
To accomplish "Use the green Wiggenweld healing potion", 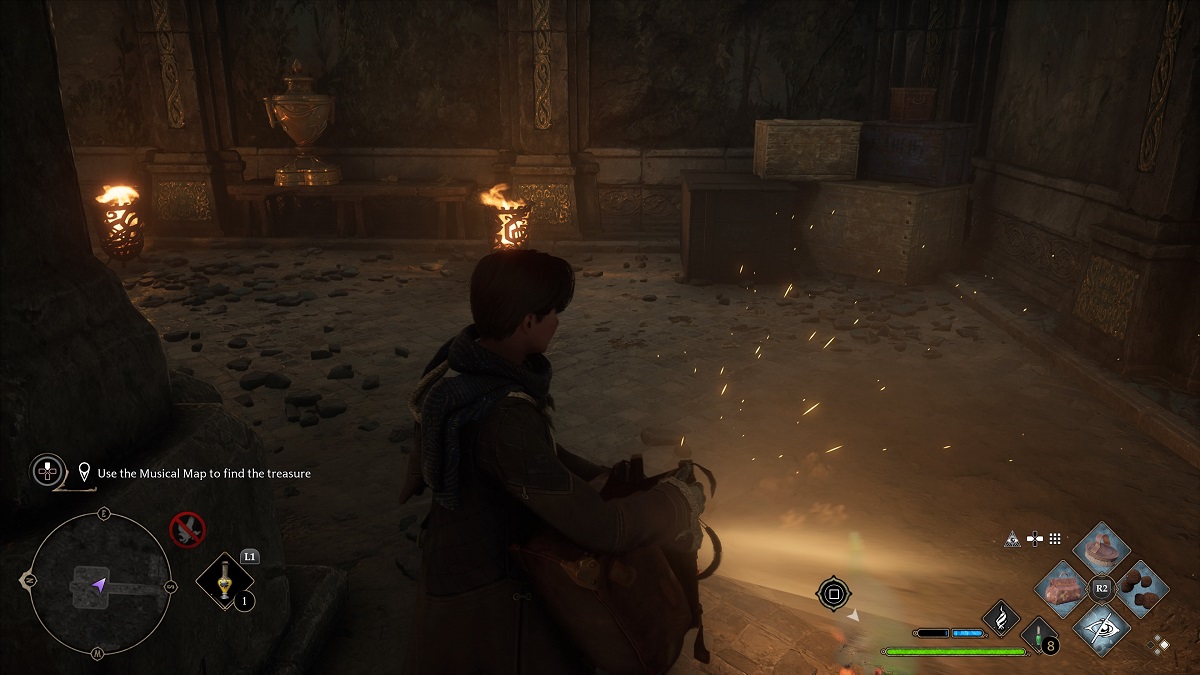I will (x=1040, y=635).
